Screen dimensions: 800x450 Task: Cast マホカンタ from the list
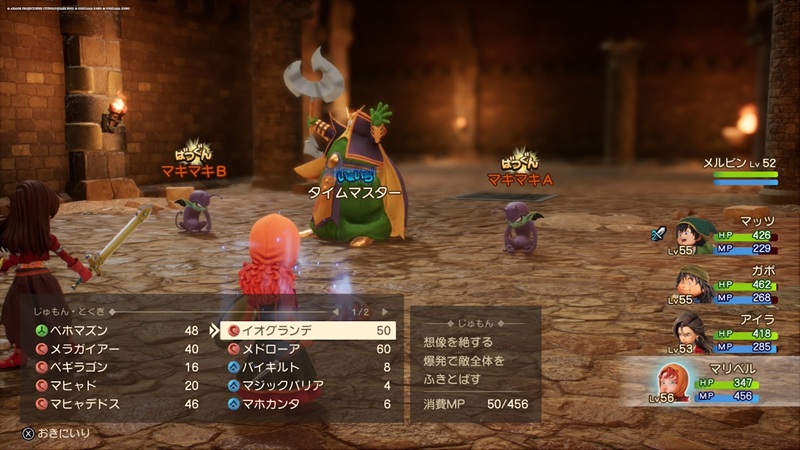point(308,404)
